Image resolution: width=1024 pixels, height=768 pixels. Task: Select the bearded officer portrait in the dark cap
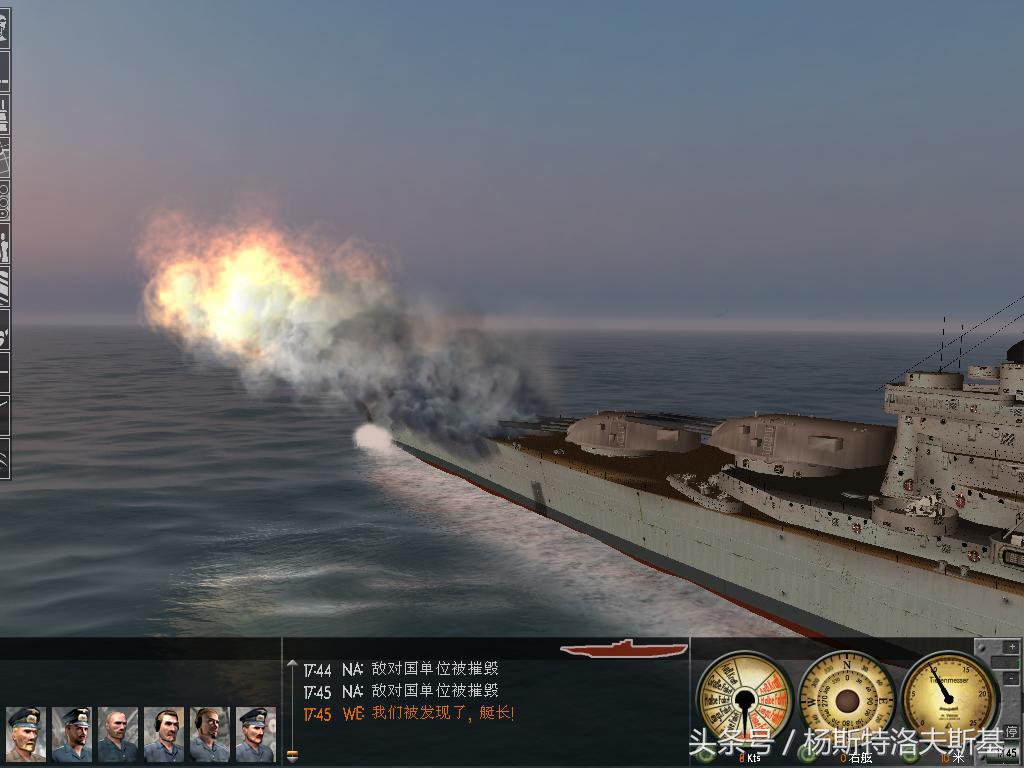click(x=72, y=734)
